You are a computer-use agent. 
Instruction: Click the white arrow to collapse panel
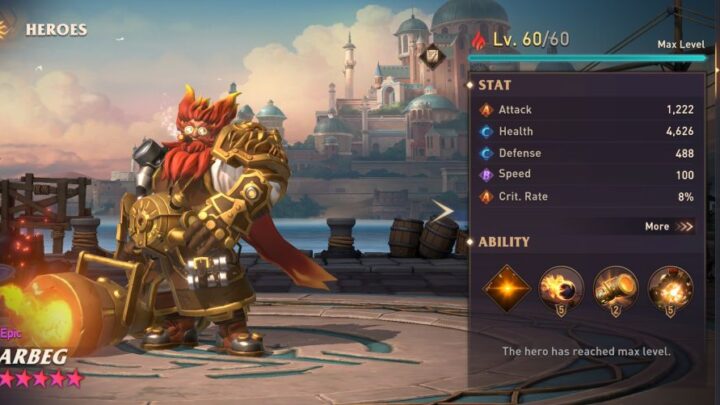pos(442,210)
